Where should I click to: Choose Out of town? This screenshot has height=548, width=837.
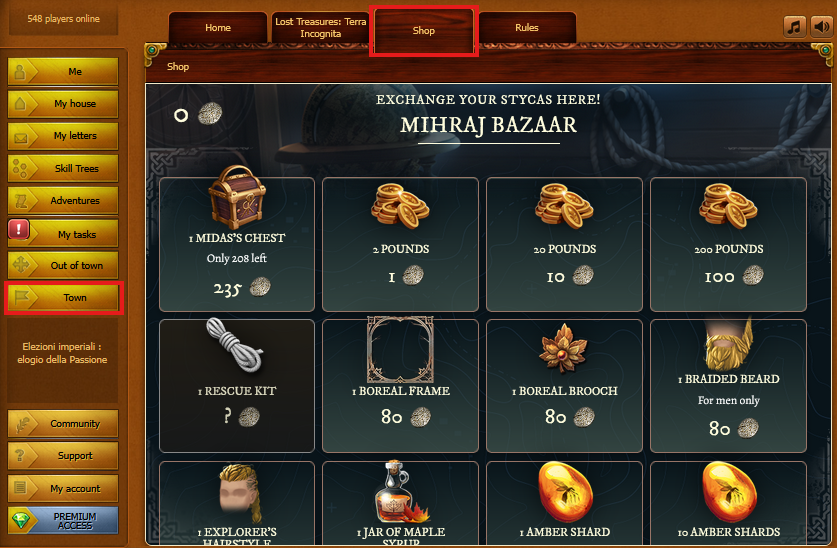click(63, 266)
